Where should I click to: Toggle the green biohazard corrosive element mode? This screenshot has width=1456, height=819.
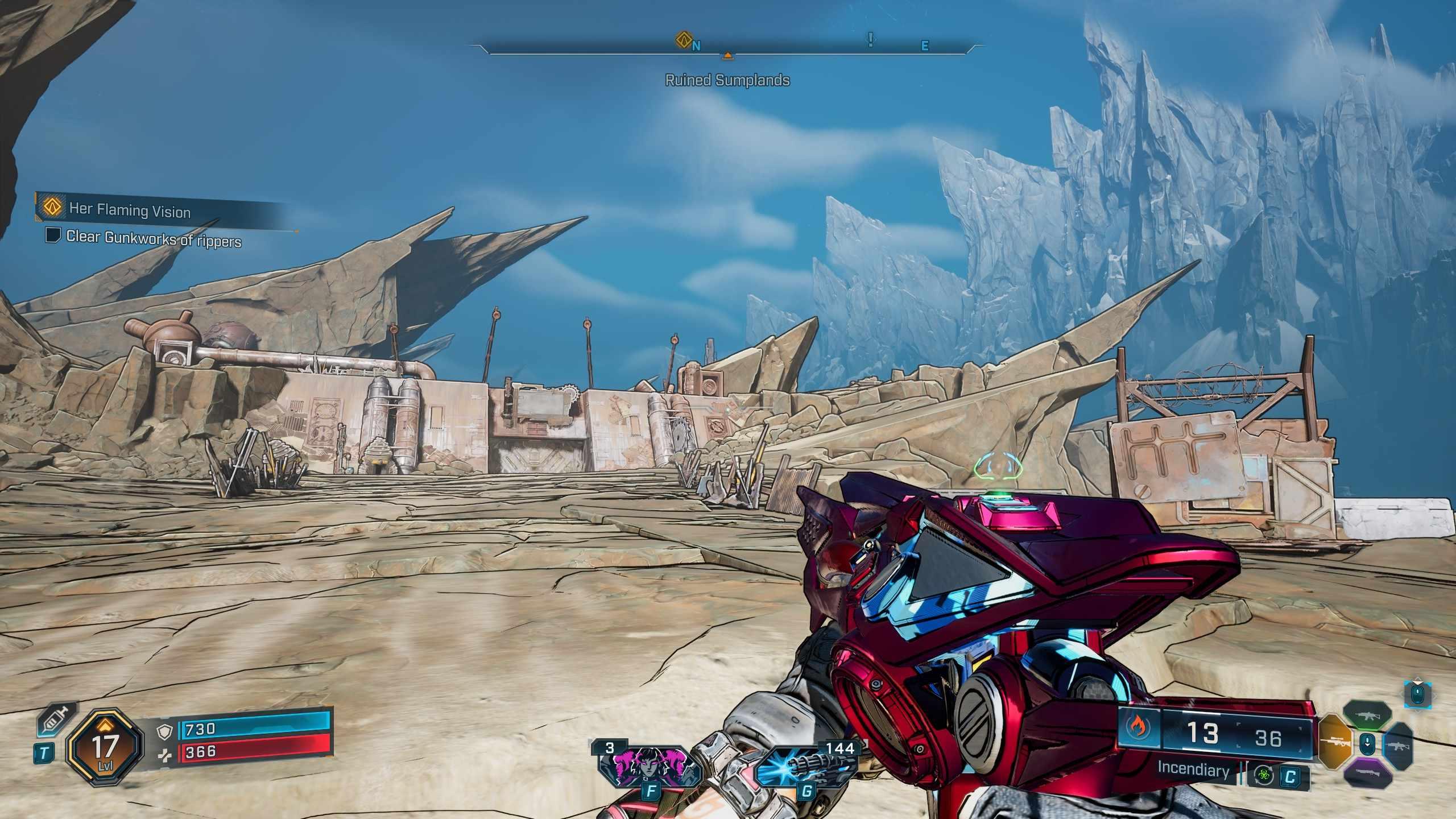click(1264, 776)
